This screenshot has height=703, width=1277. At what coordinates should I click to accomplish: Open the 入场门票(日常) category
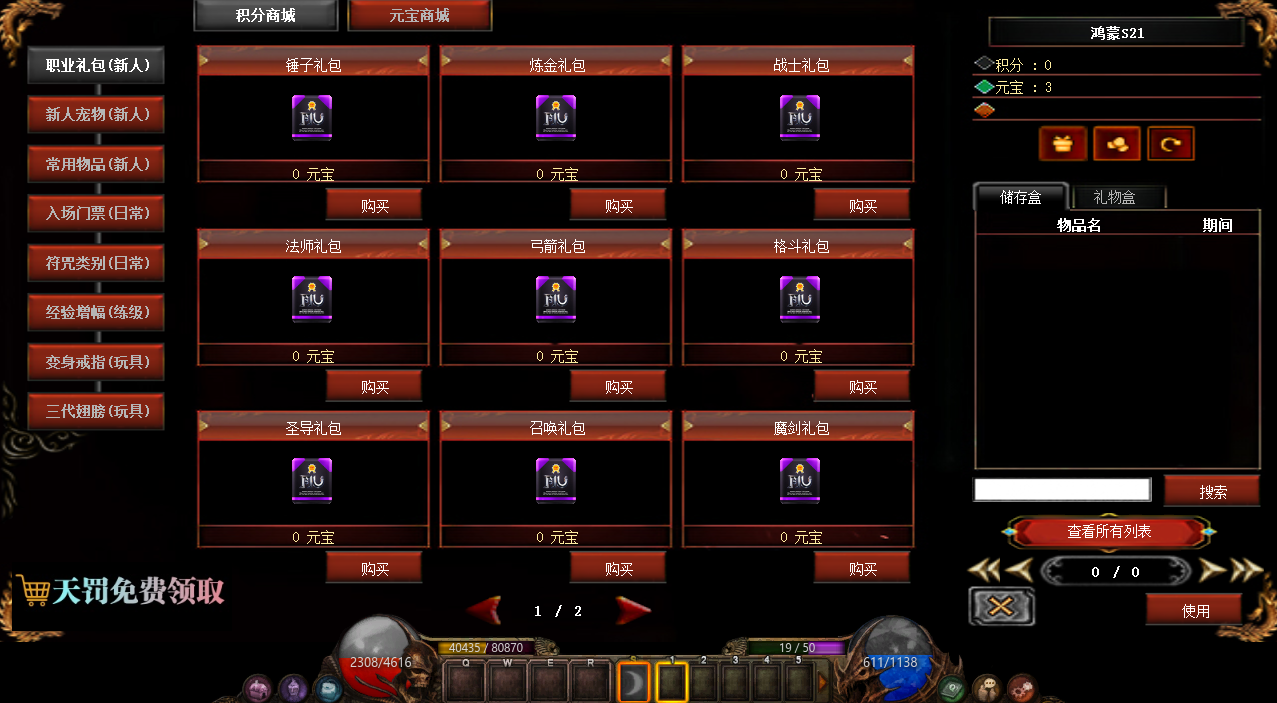click(97, 213)
